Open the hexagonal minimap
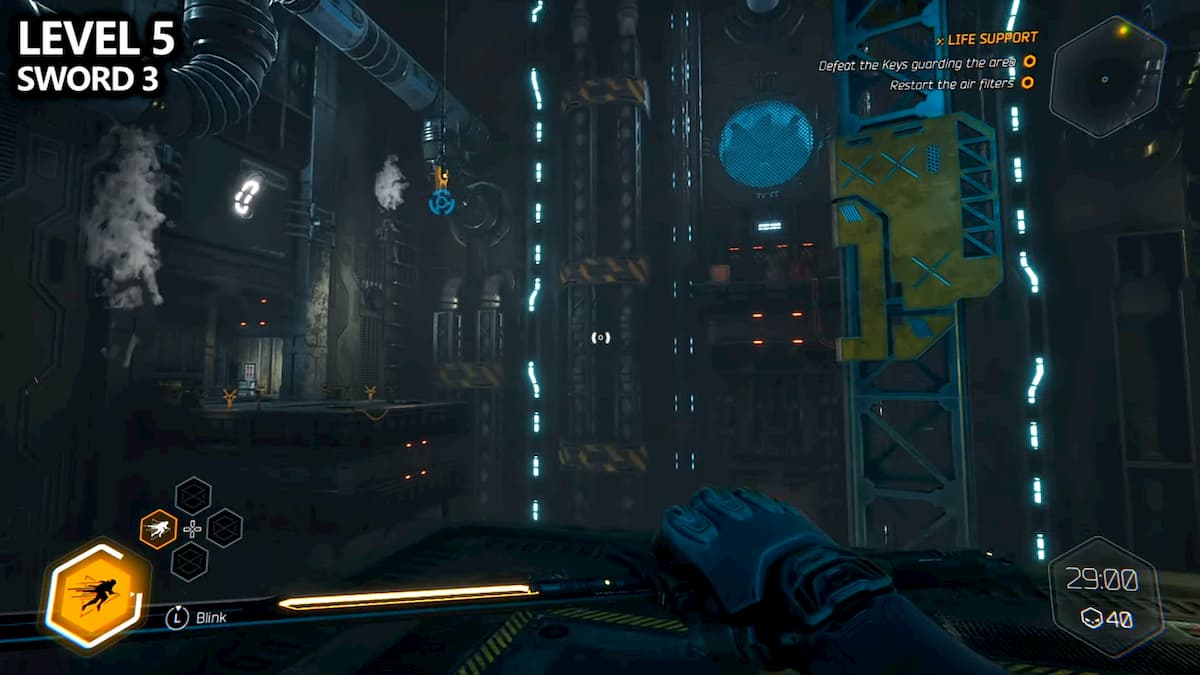This screenshot has width=1200, height=675. click(x=1108, y=77)
